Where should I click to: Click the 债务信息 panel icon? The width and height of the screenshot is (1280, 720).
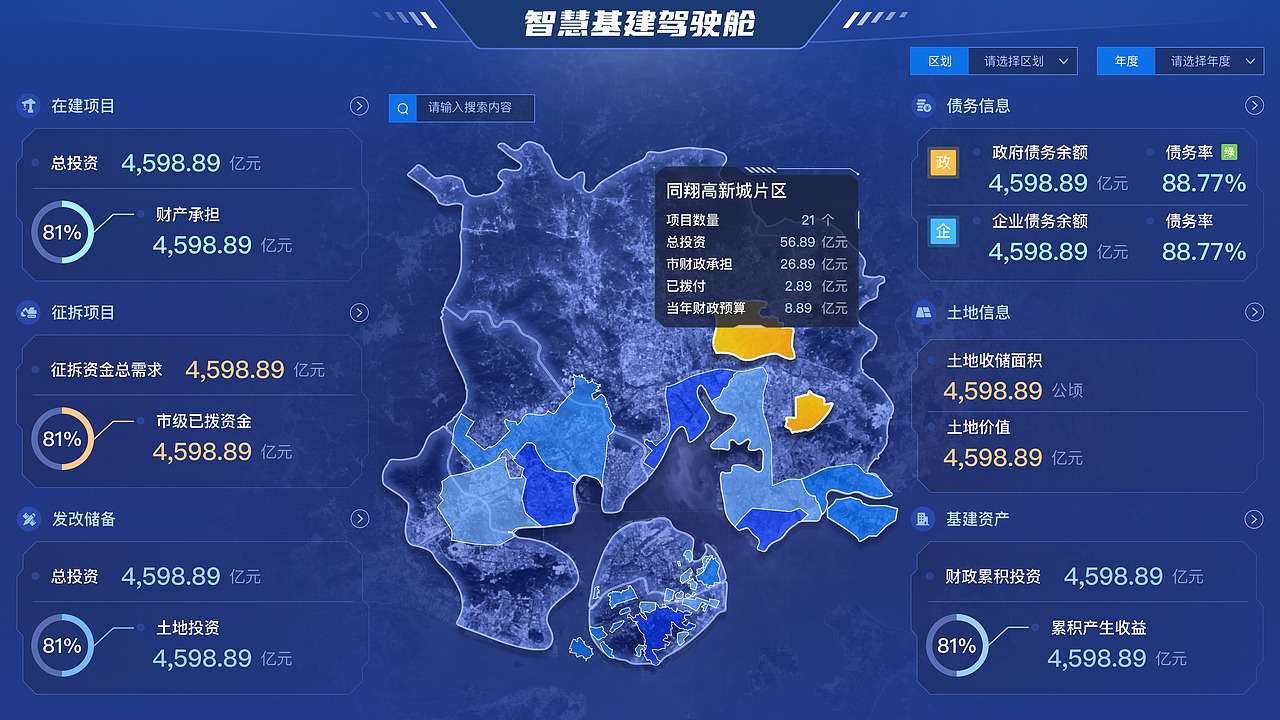pyautogui.click(x=923, y=105)
